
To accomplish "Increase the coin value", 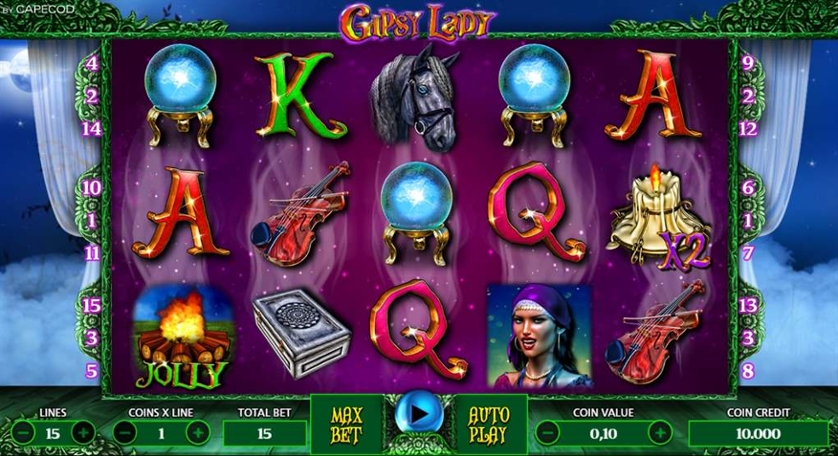I will point(660,432).
